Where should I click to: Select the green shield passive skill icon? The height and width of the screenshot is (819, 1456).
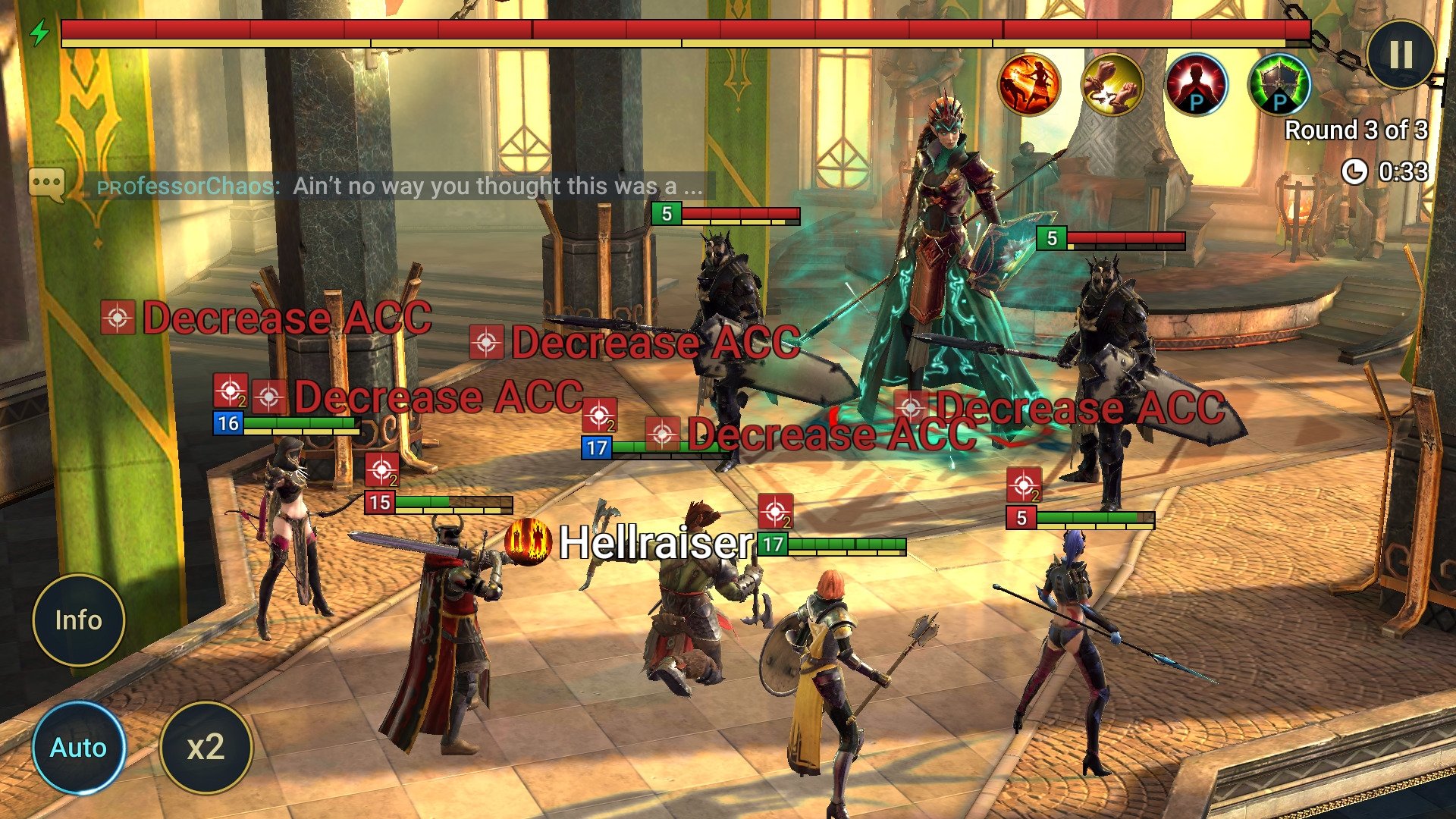1279,85
